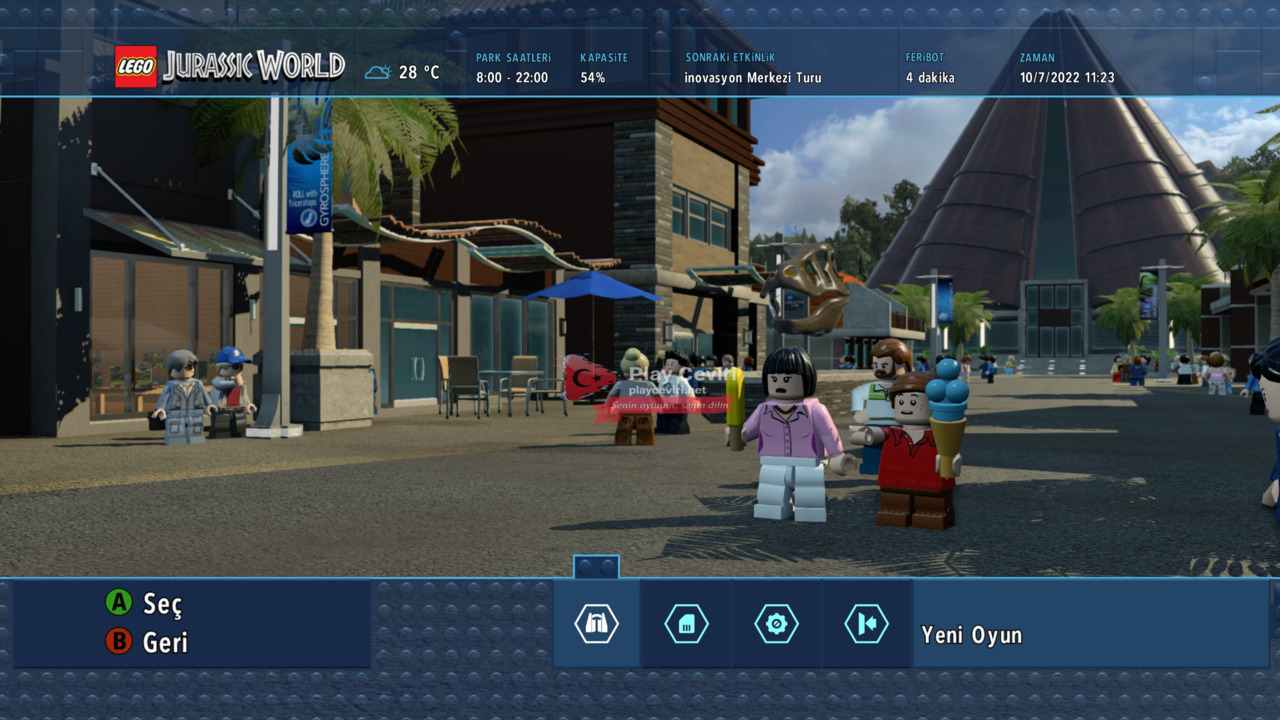Open the load game memory card icon
Image resolution: width=1280 pixels, height=720 pixels.
(686, 624)
